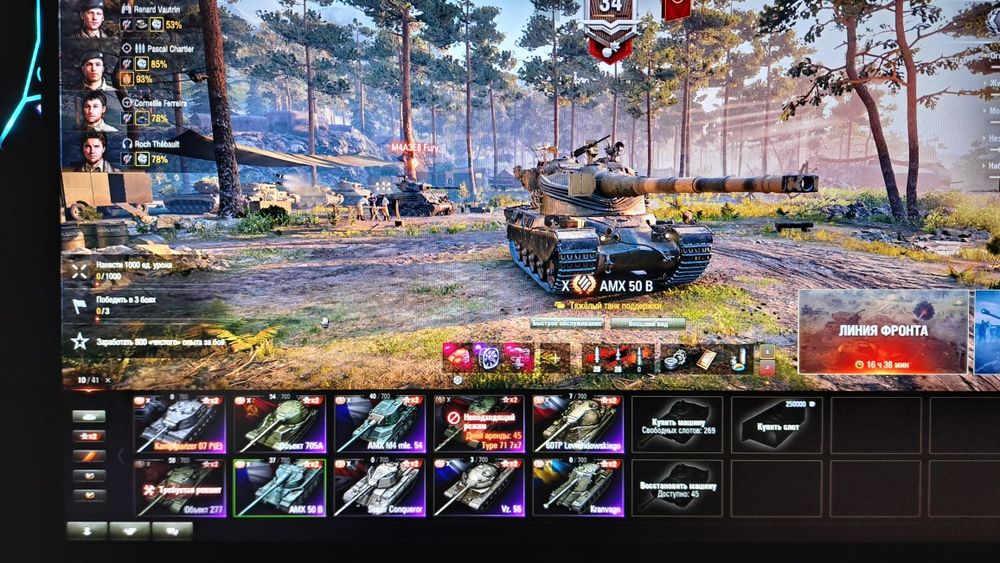Image resolution: width=1000 pixels, height=563 pixels.
Task: Open Восстановить машину to restore a vehicle
Action: pos(677,487)
